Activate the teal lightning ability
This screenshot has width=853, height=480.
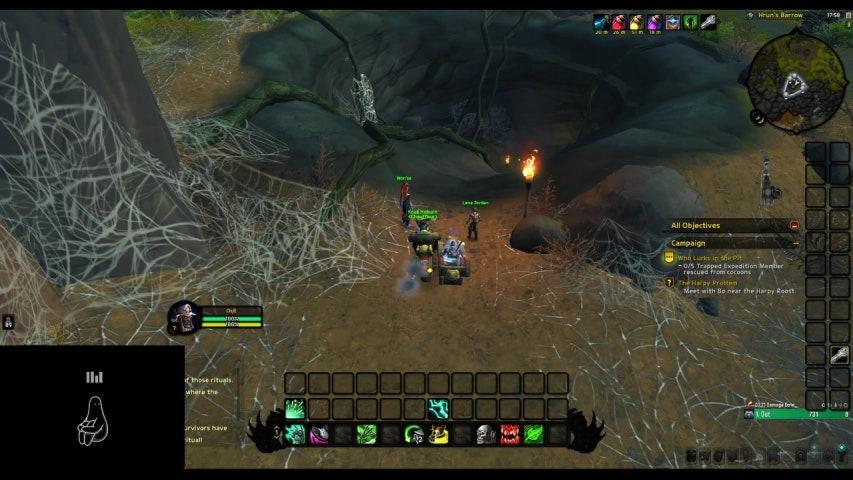(x=438, y=409)
